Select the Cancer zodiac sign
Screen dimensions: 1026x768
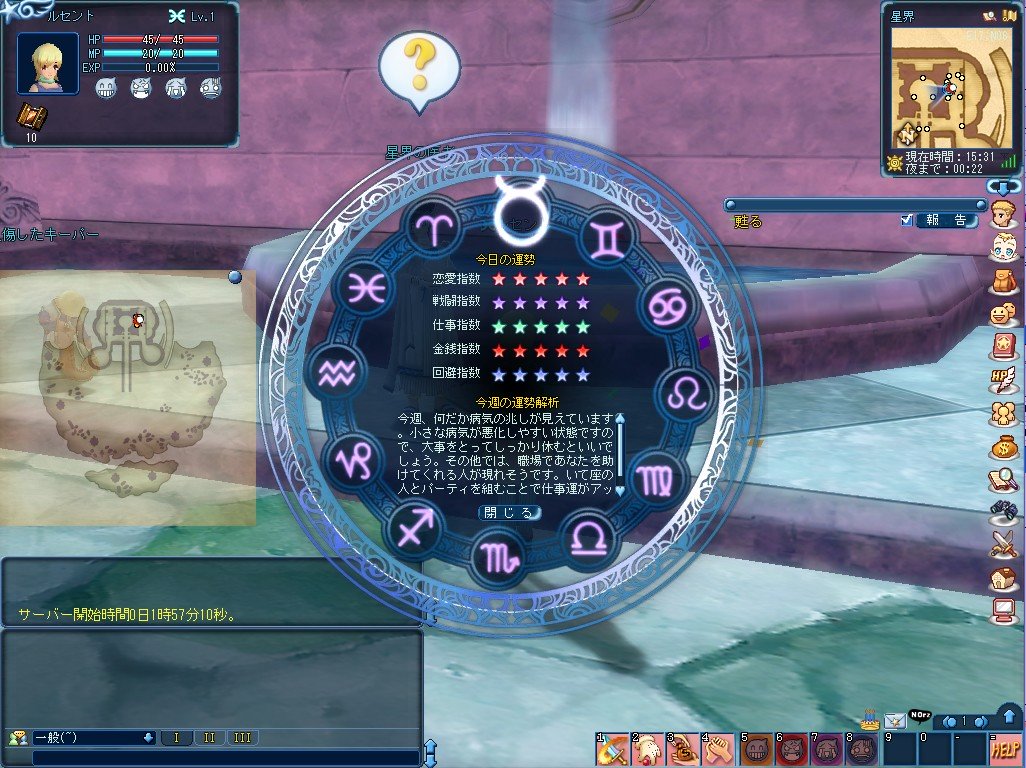pyautogui.click(x=665, y=306)
